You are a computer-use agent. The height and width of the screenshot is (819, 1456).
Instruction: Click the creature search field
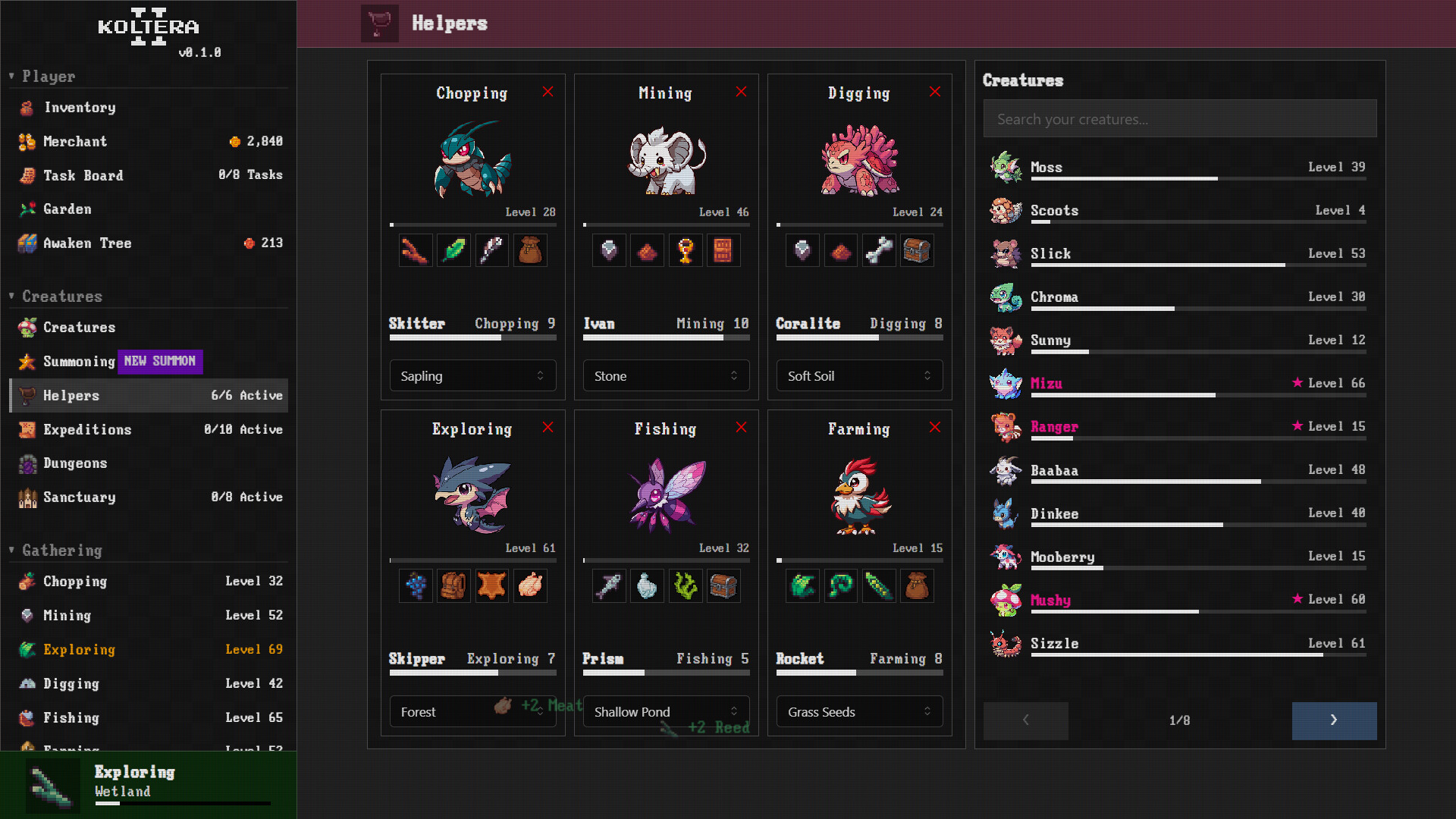click(1180, 118)
